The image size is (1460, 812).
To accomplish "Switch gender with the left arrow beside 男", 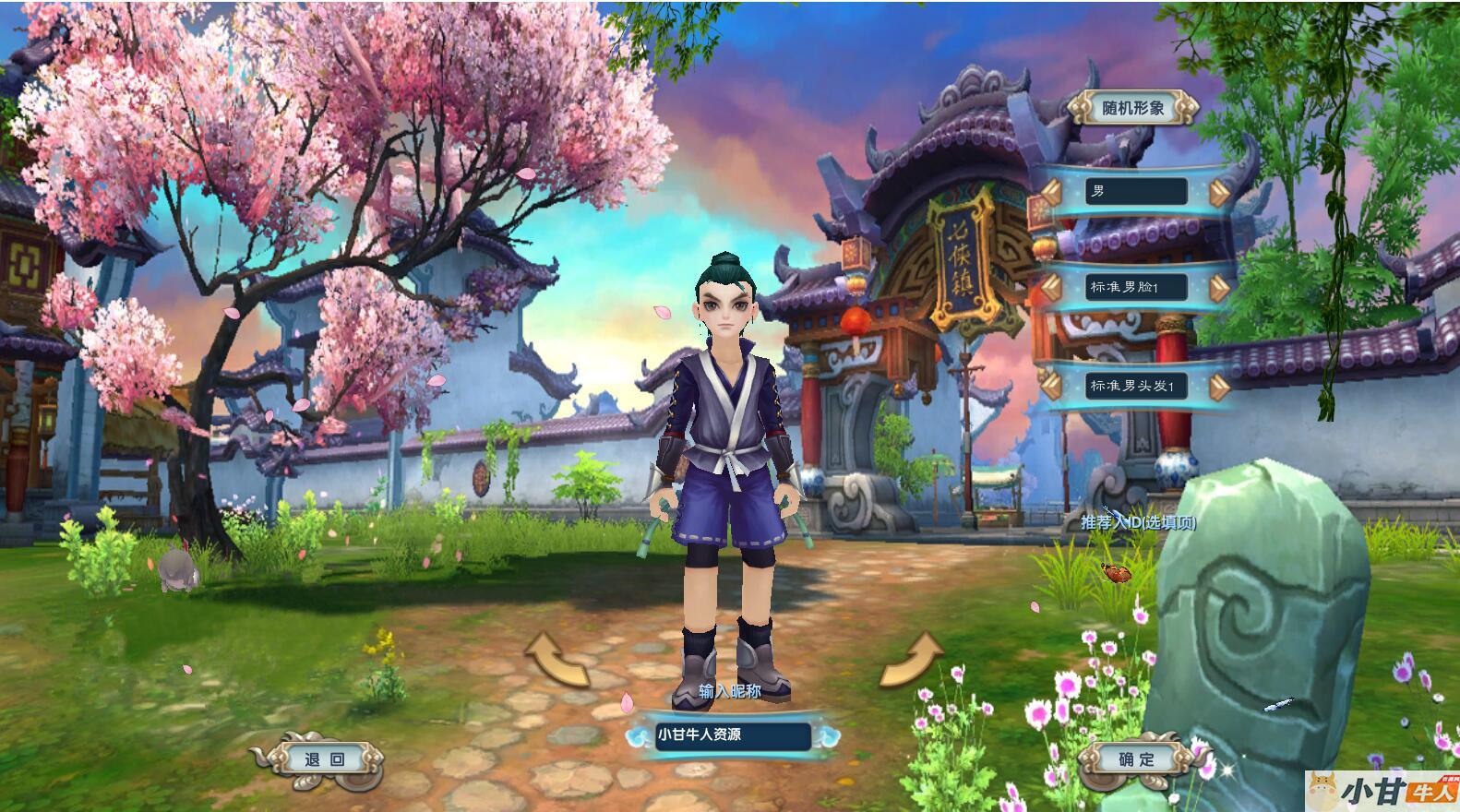I will (x=1051, y=192).
